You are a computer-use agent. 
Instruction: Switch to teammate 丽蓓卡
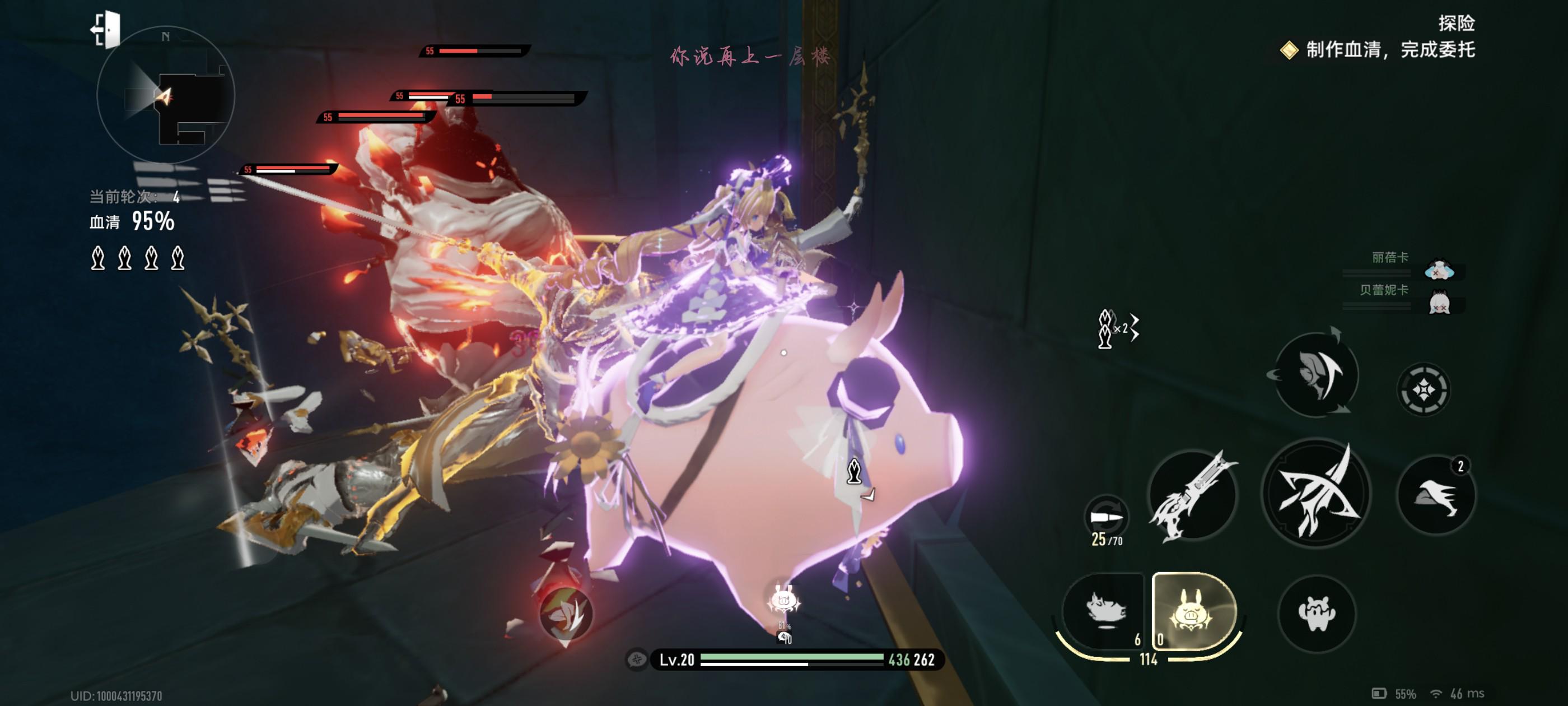[1438, 268]
